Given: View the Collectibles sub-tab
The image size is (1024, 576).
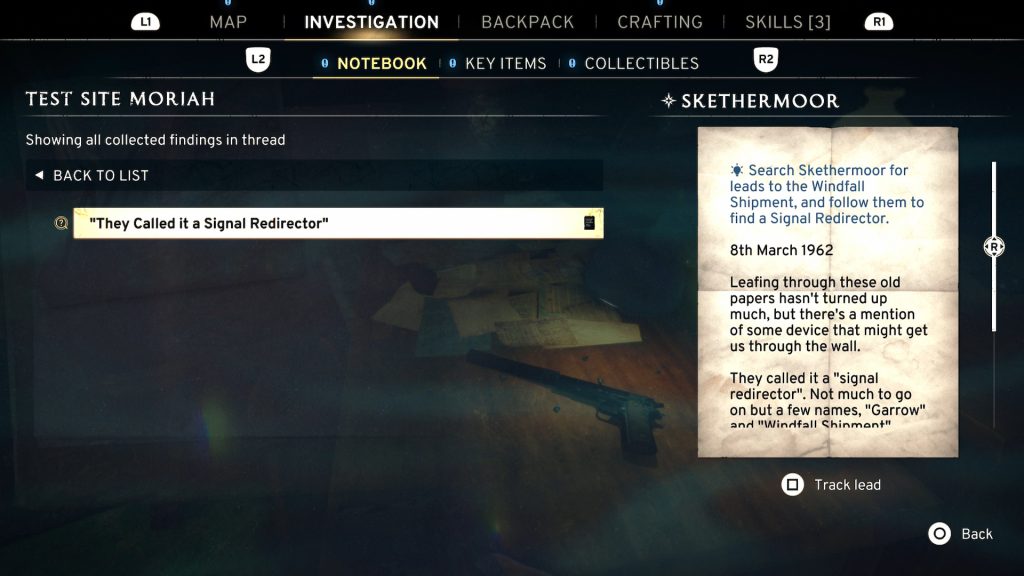Looking at the screenshot, I should pyautogui.click(x=641, y=63).
